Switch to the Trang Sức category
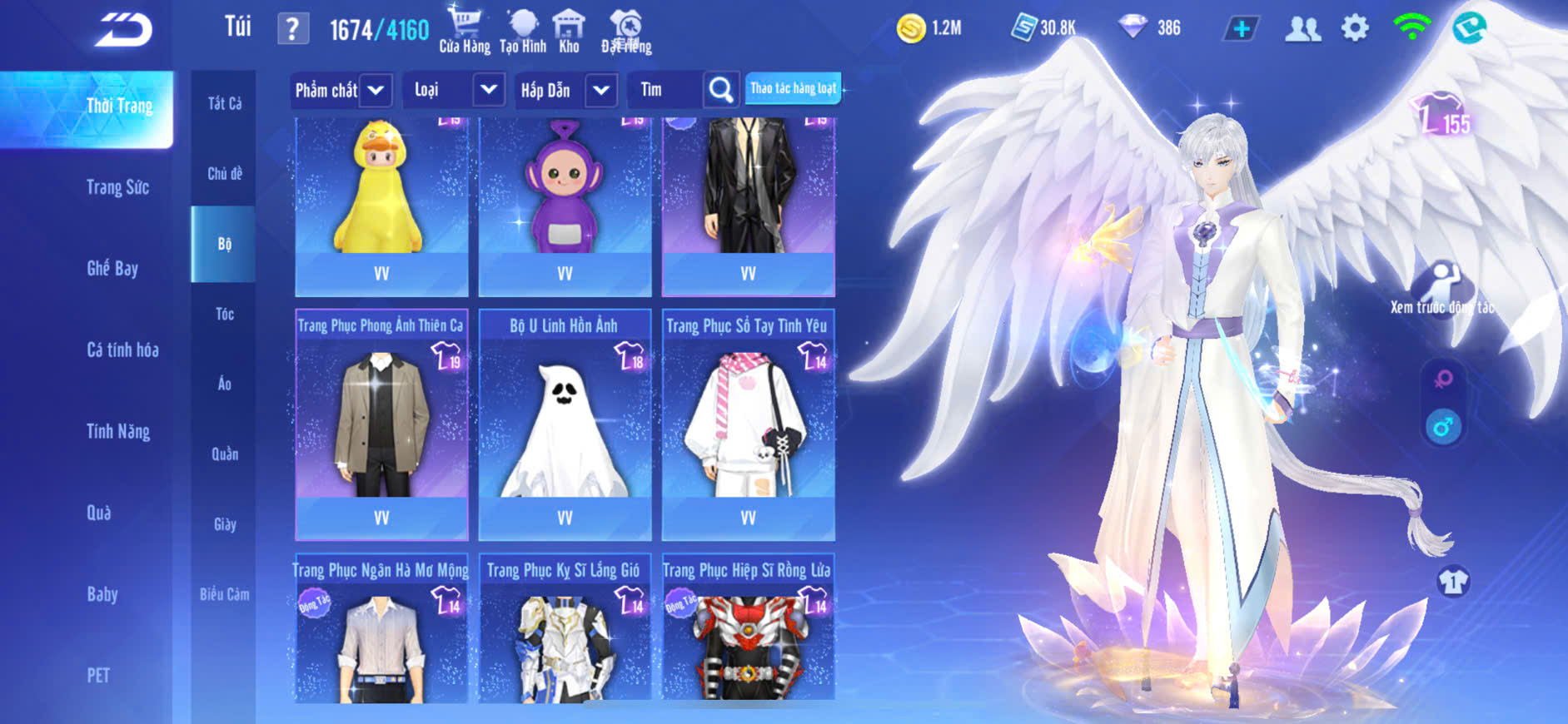The height and width of the screenshot is (724, 1568). pos(117,187)
